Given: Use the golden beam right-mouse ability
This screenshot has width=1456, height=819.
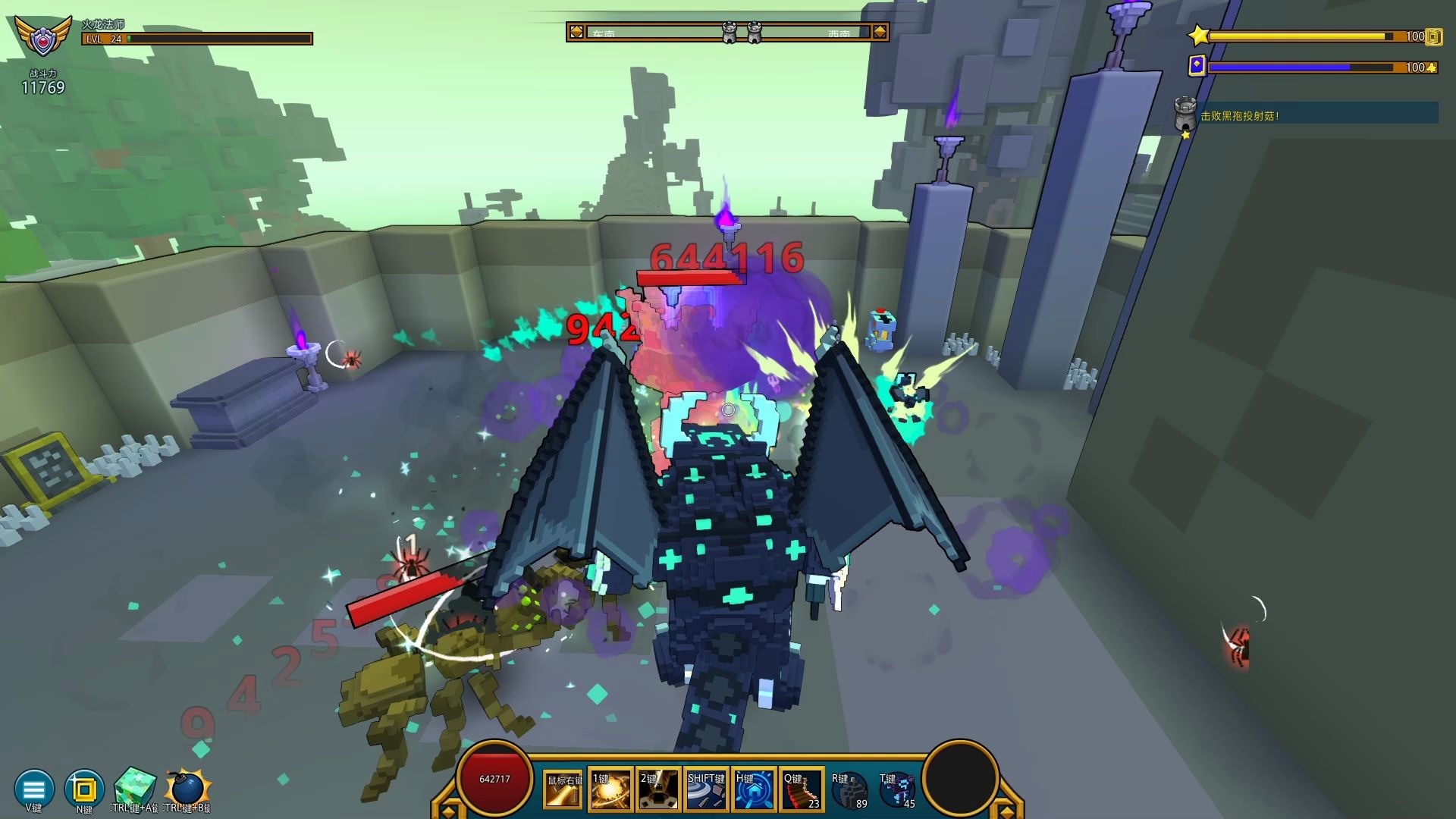Looking at the screenshot, I should tap(563, 789).
